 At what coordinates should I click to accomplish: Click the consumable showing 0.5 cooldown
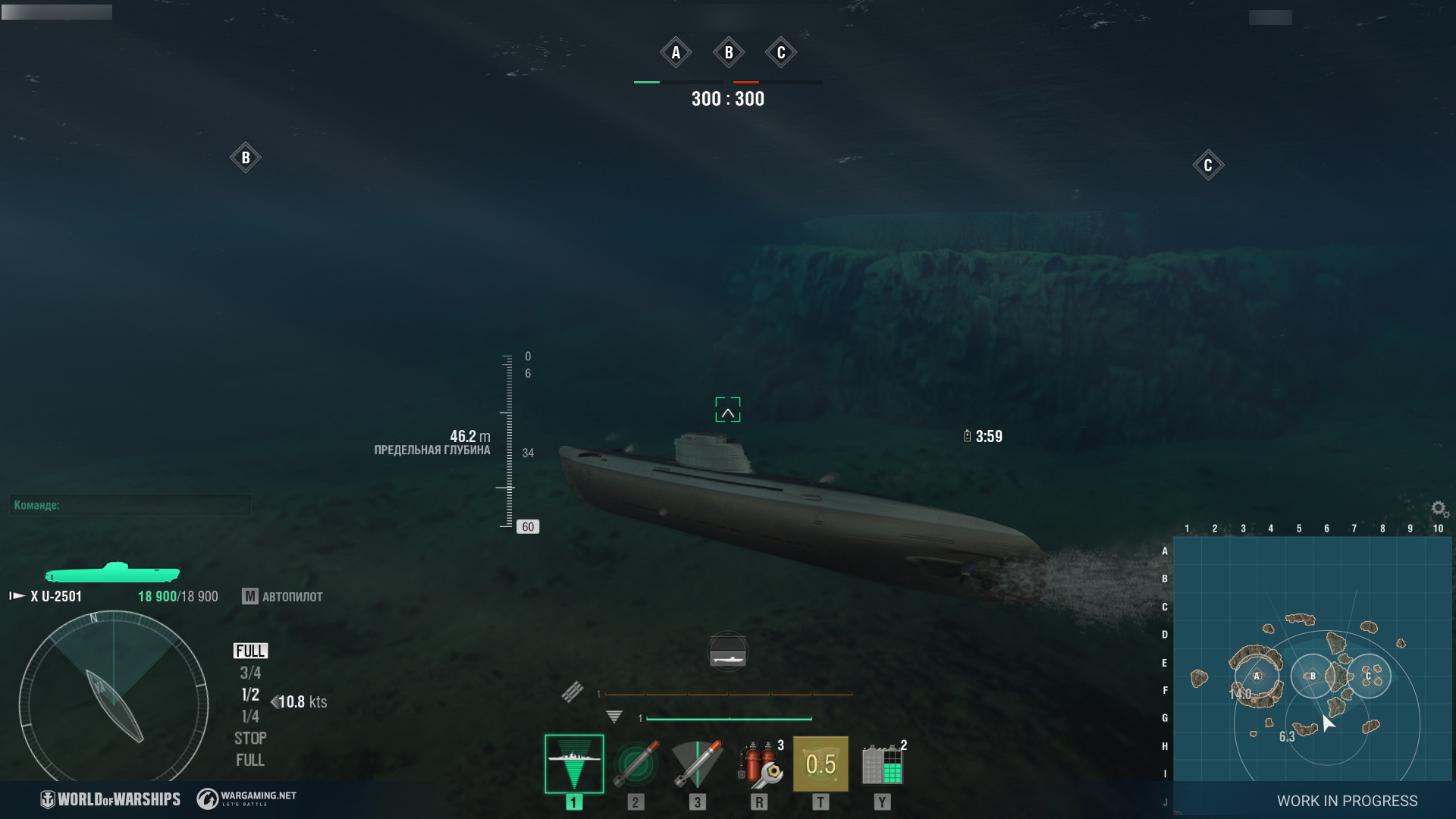[821, 764]
